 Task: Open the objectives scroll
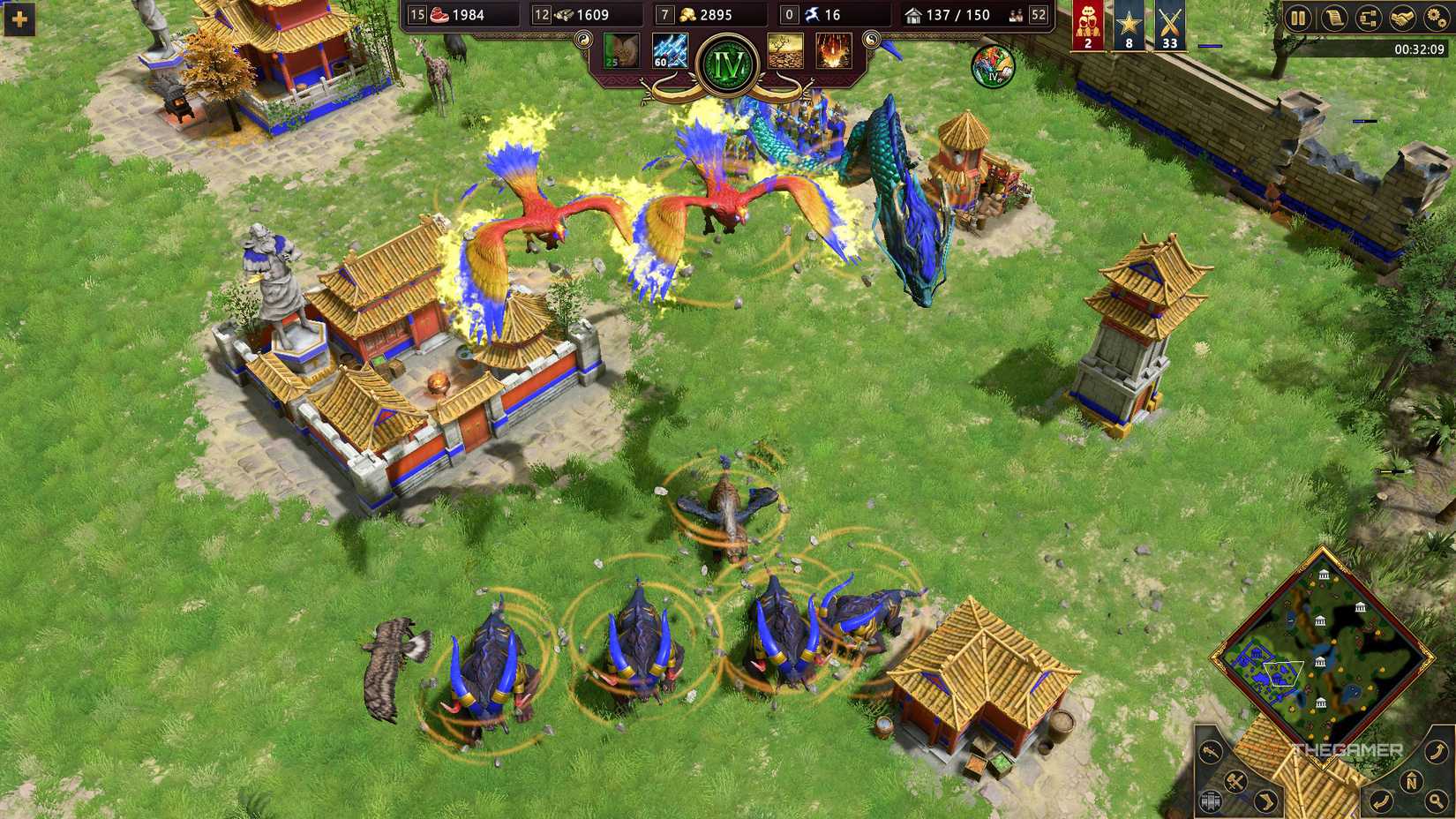point(1333,18)
